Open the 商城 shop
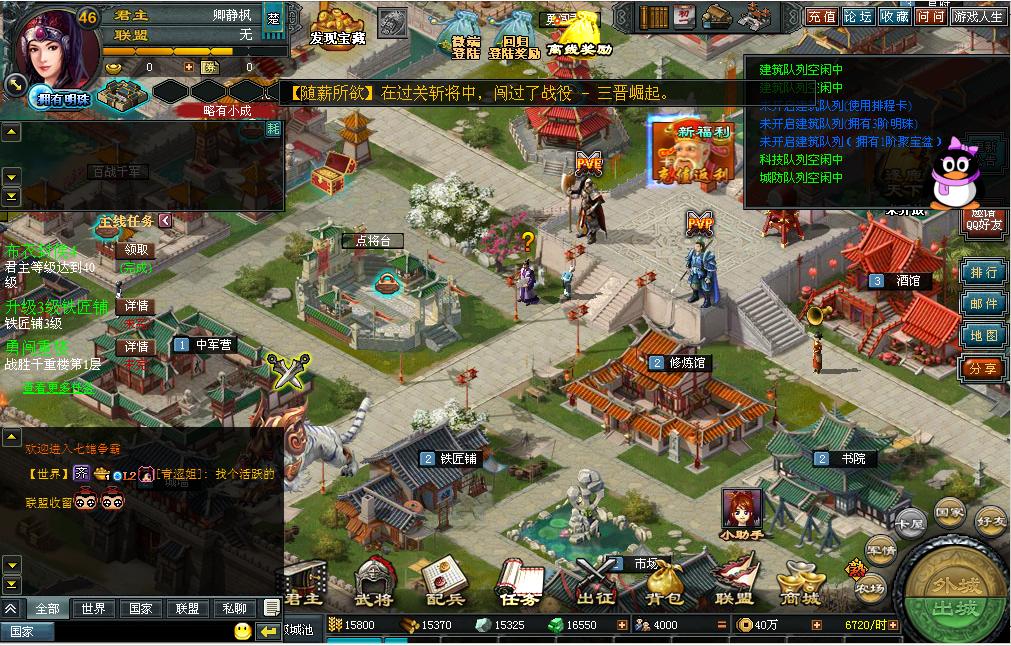 point(800,585)
